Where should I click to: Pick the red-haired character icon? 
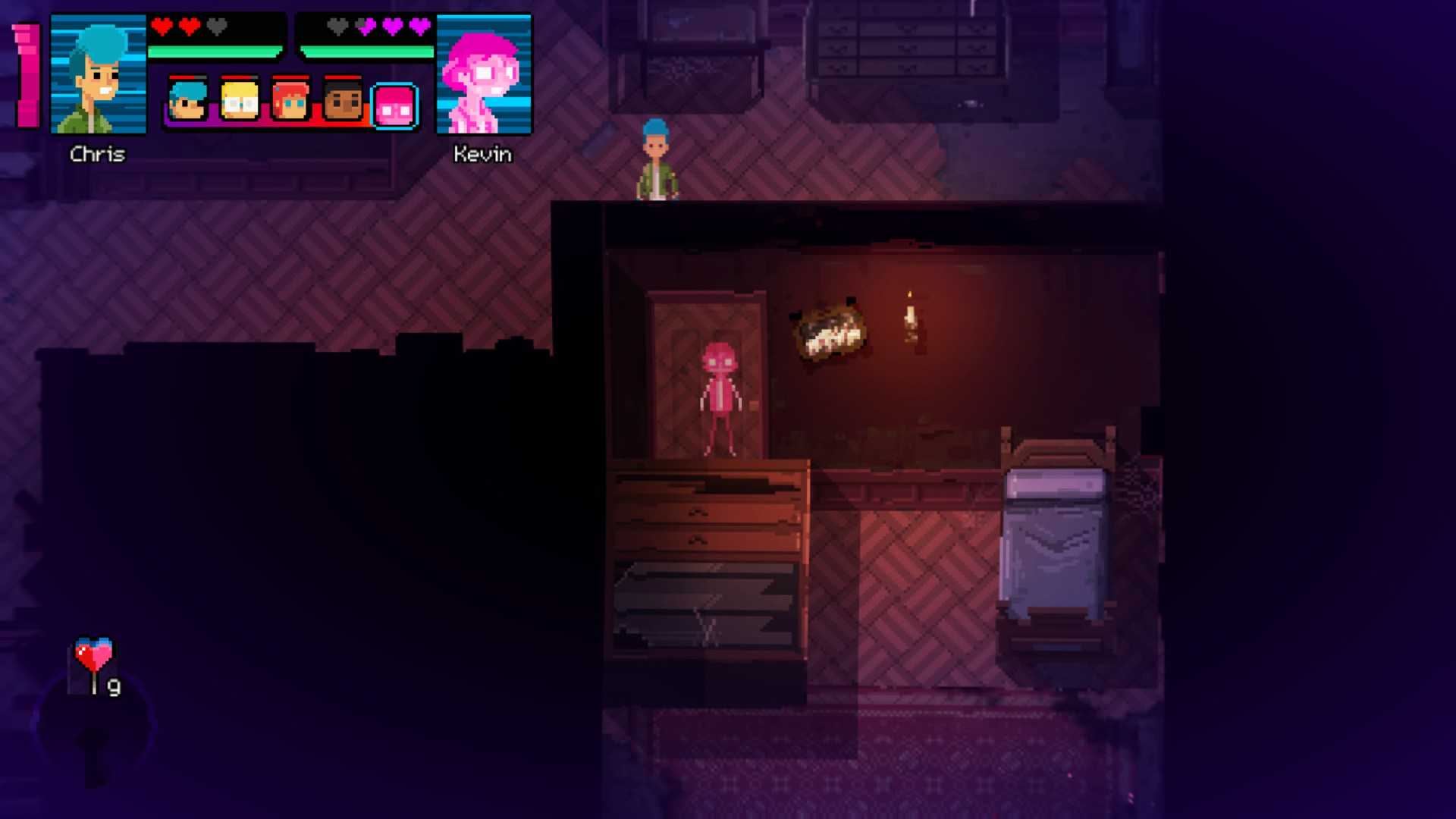pyautogui.click(x=290, y=101)
